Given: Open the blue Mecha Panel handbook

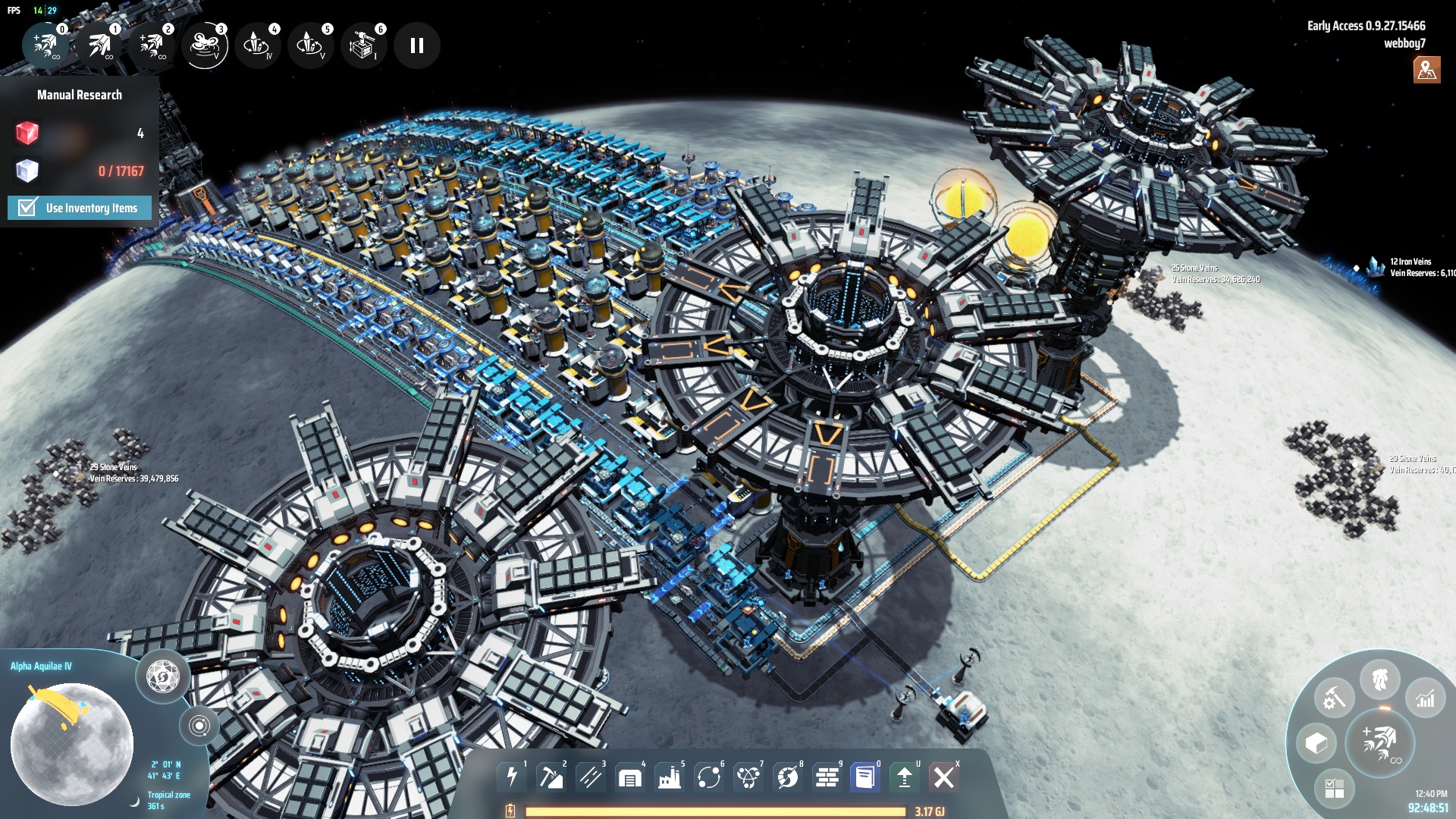Looking at the screenshot, I should [x=864, y=778].
